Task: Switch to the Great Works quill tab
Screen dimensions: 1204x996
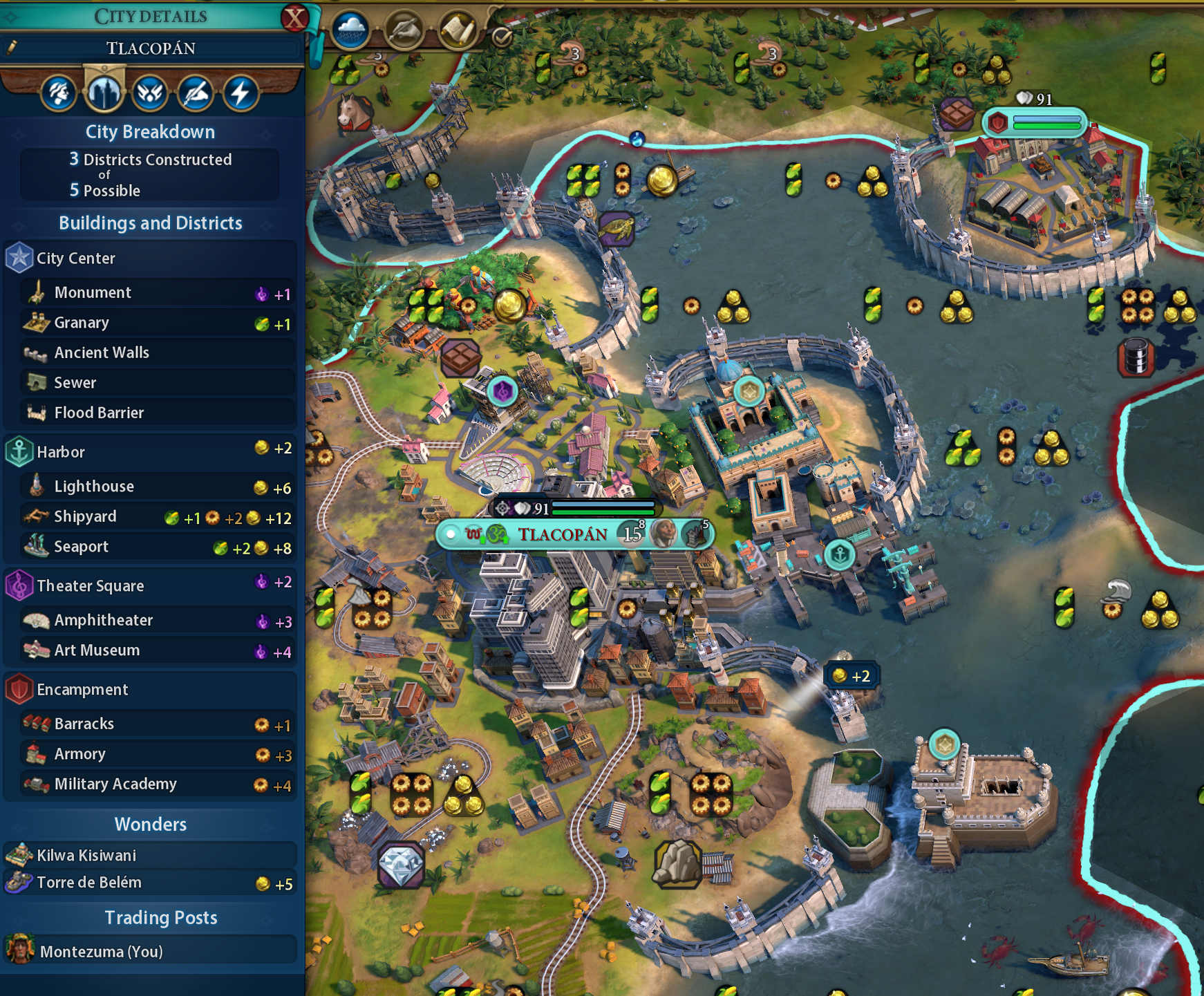Action: [x=196, y=93]
